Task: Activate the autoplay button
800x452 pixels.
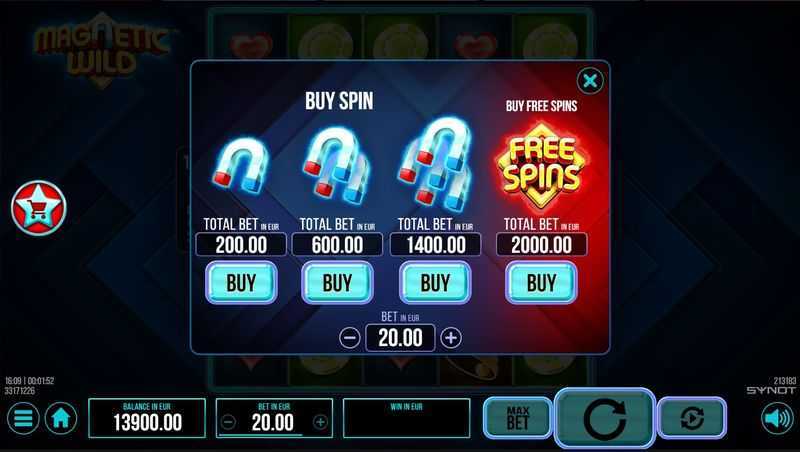Action: tap(692, 418)
